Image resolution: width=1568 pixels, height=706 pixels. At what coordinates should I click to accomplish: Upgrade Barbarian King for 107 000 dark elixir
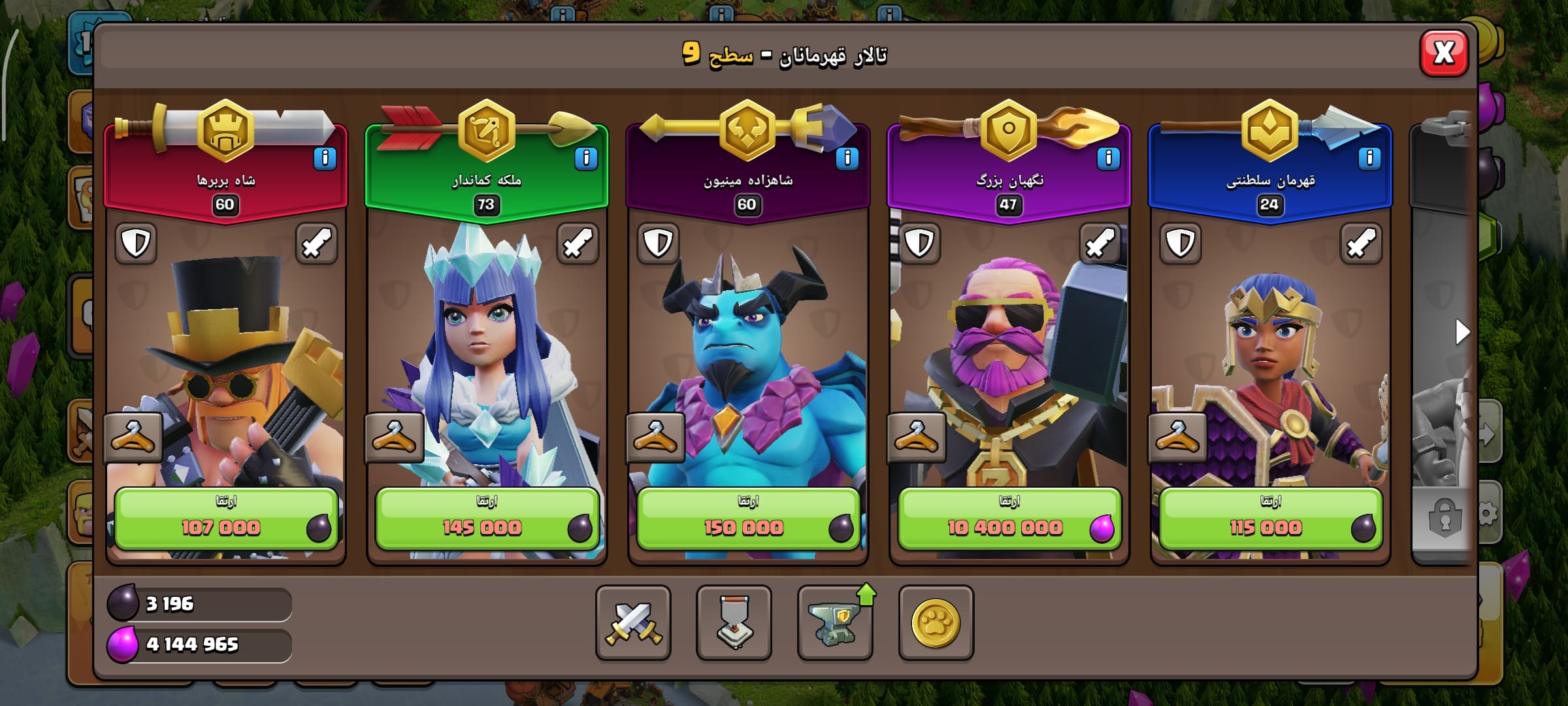(226, 518)
